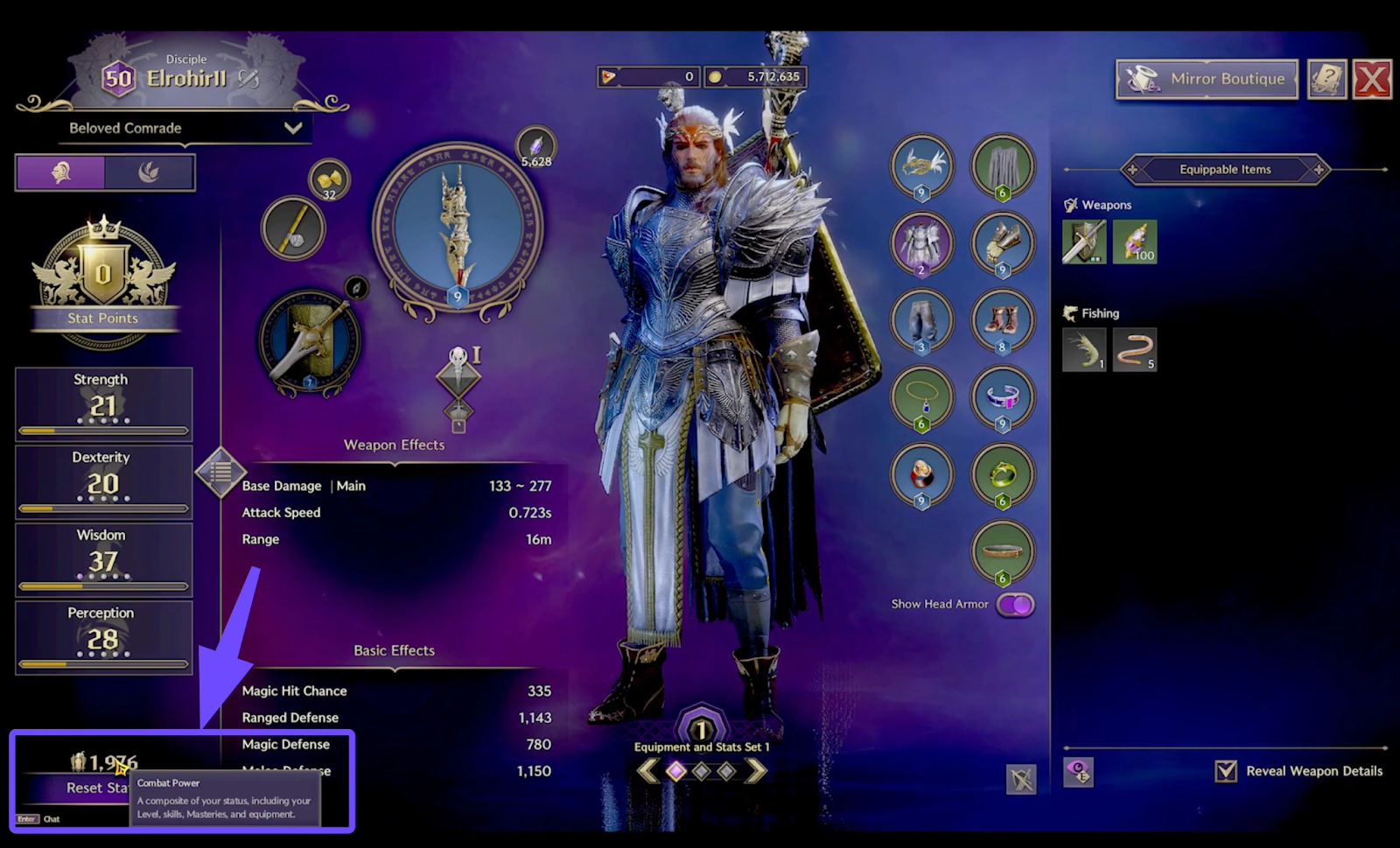Click the boots equipment slot
The height and width of the screenshot is (848, 1400).
pos(1003,319)
